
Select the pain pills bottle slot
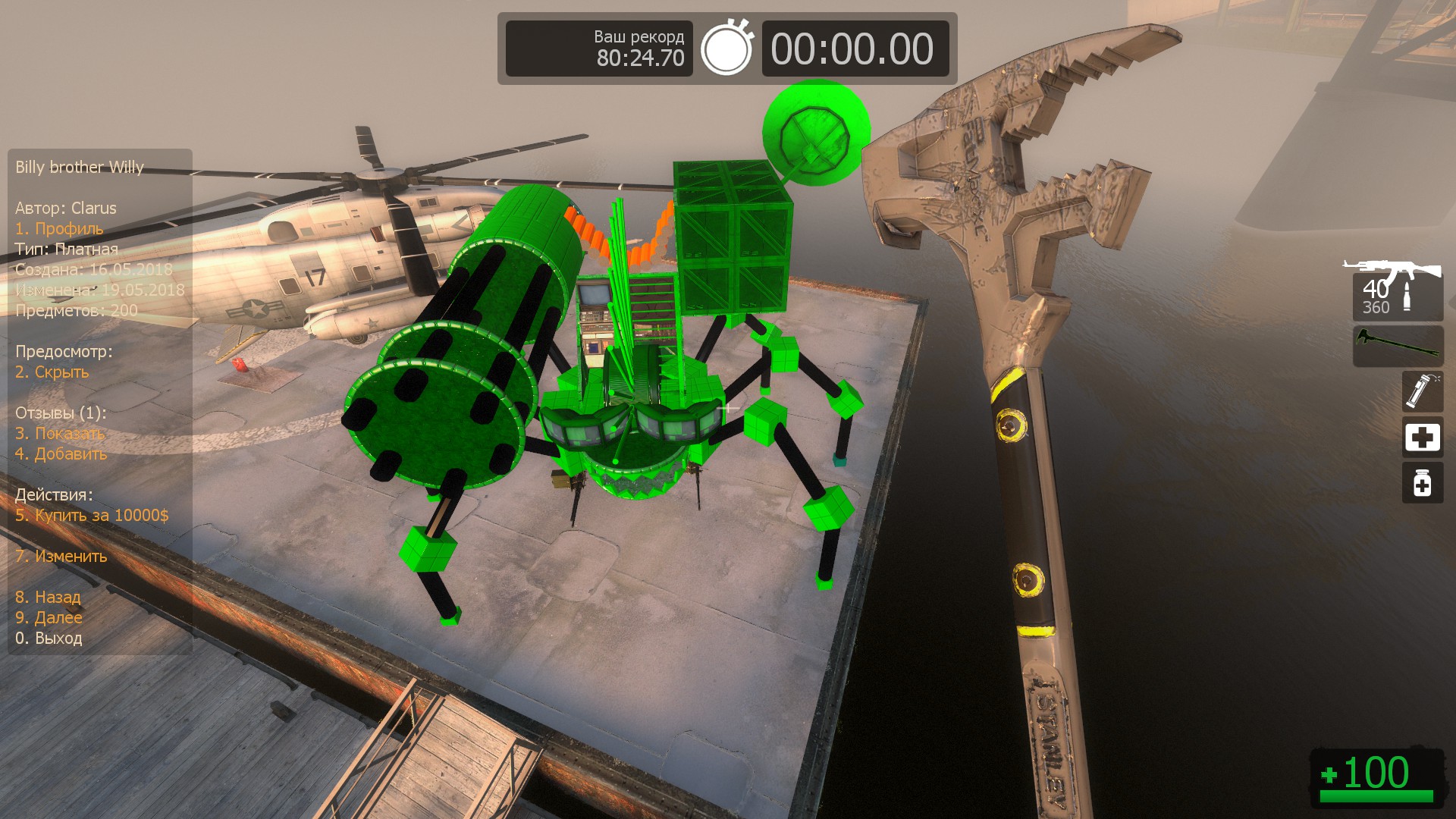[1422, 483]
